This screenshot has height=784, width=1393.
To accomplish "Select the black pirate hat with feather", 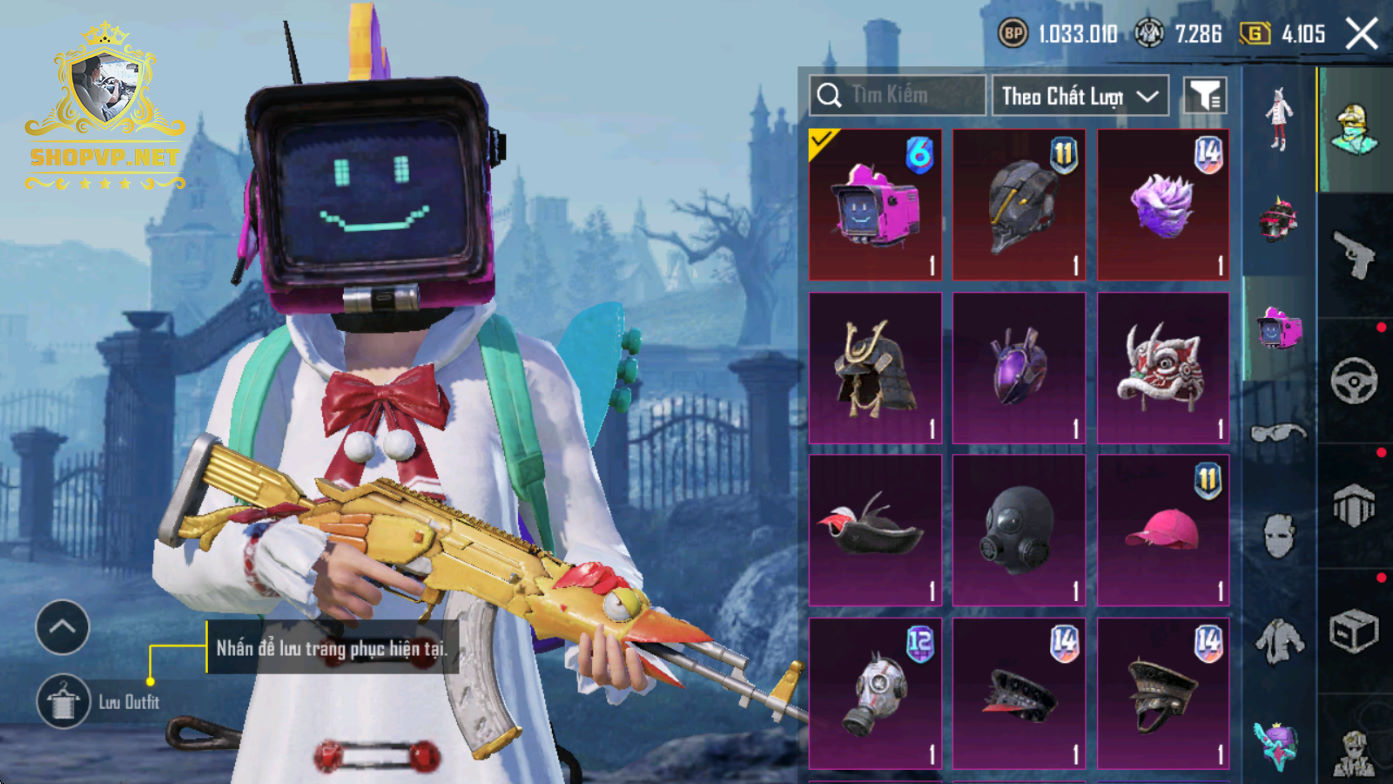I will pos(875,531).
